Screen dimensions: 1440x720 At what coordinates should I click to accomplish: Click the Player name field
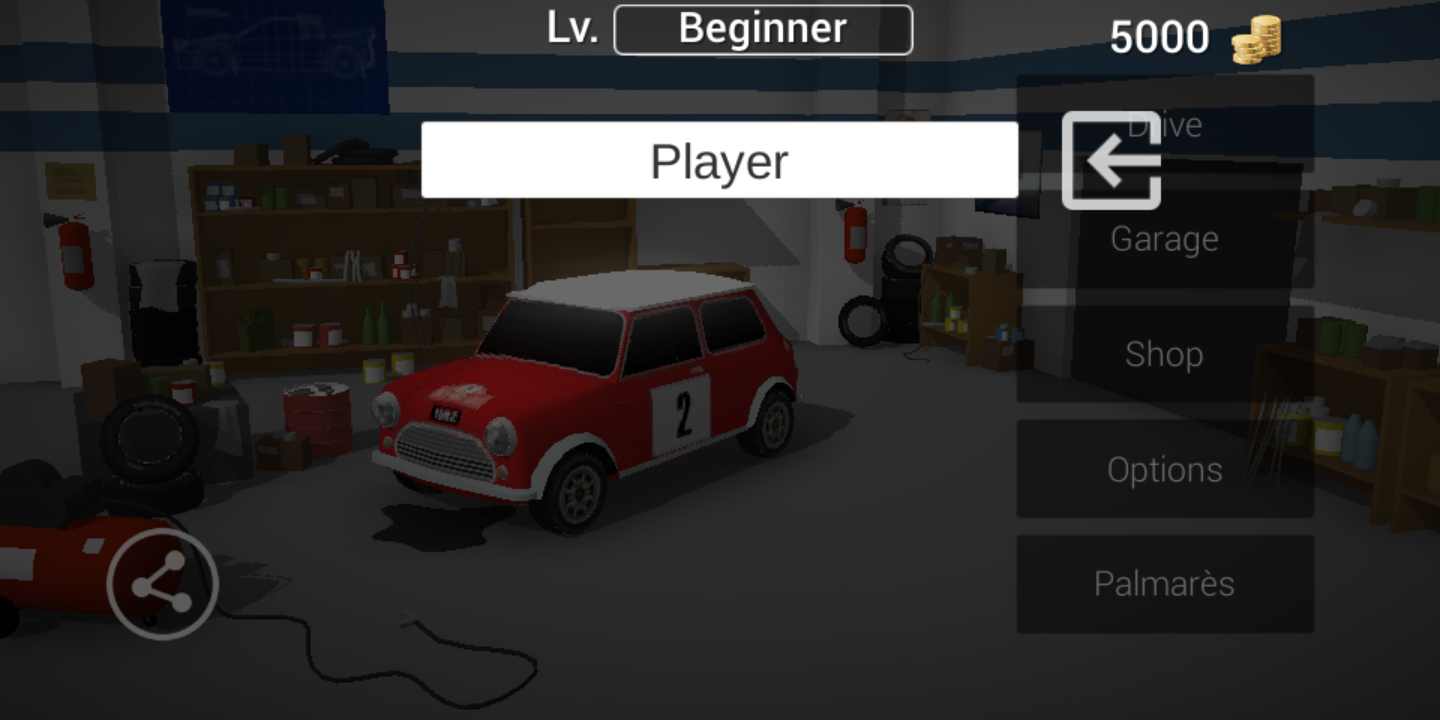click(x=719, y=159)
